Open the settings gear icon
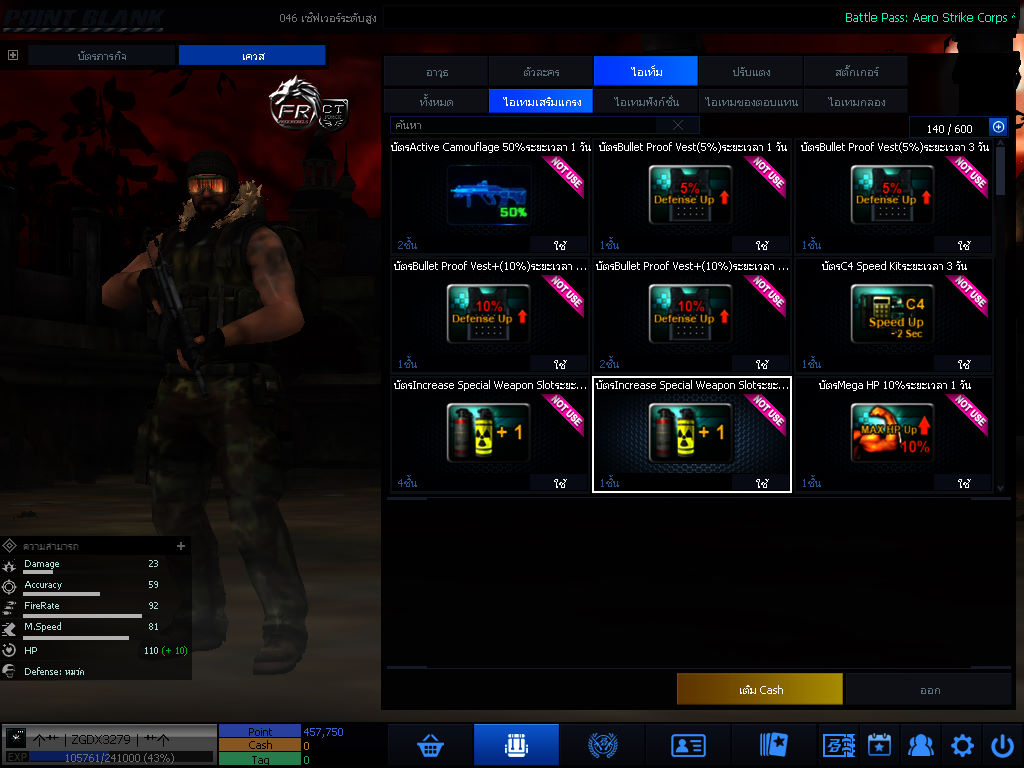The width and height of the screenshot is (1024, 768). (962, 746)
